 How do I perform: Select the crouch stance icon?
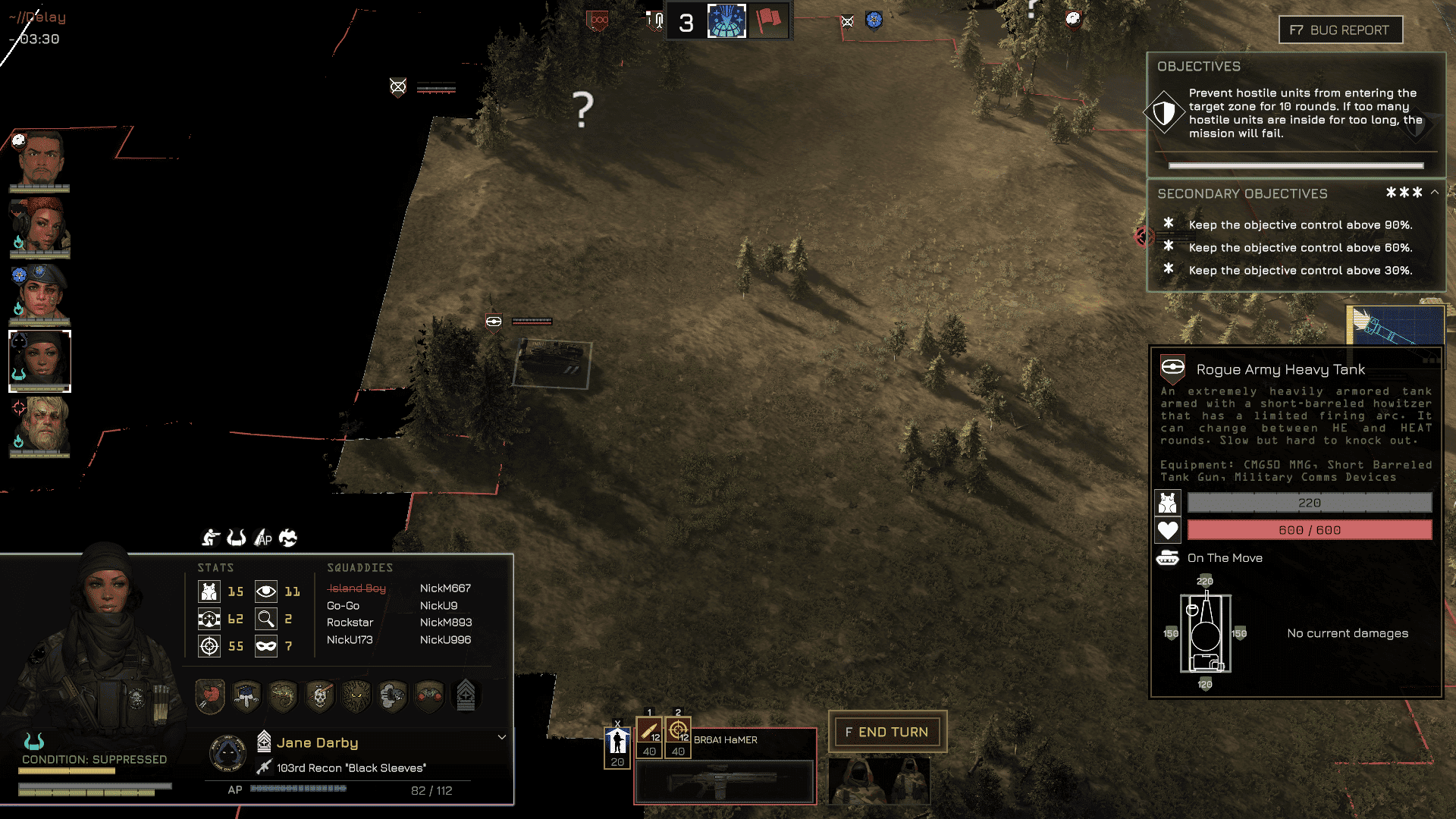211,538
